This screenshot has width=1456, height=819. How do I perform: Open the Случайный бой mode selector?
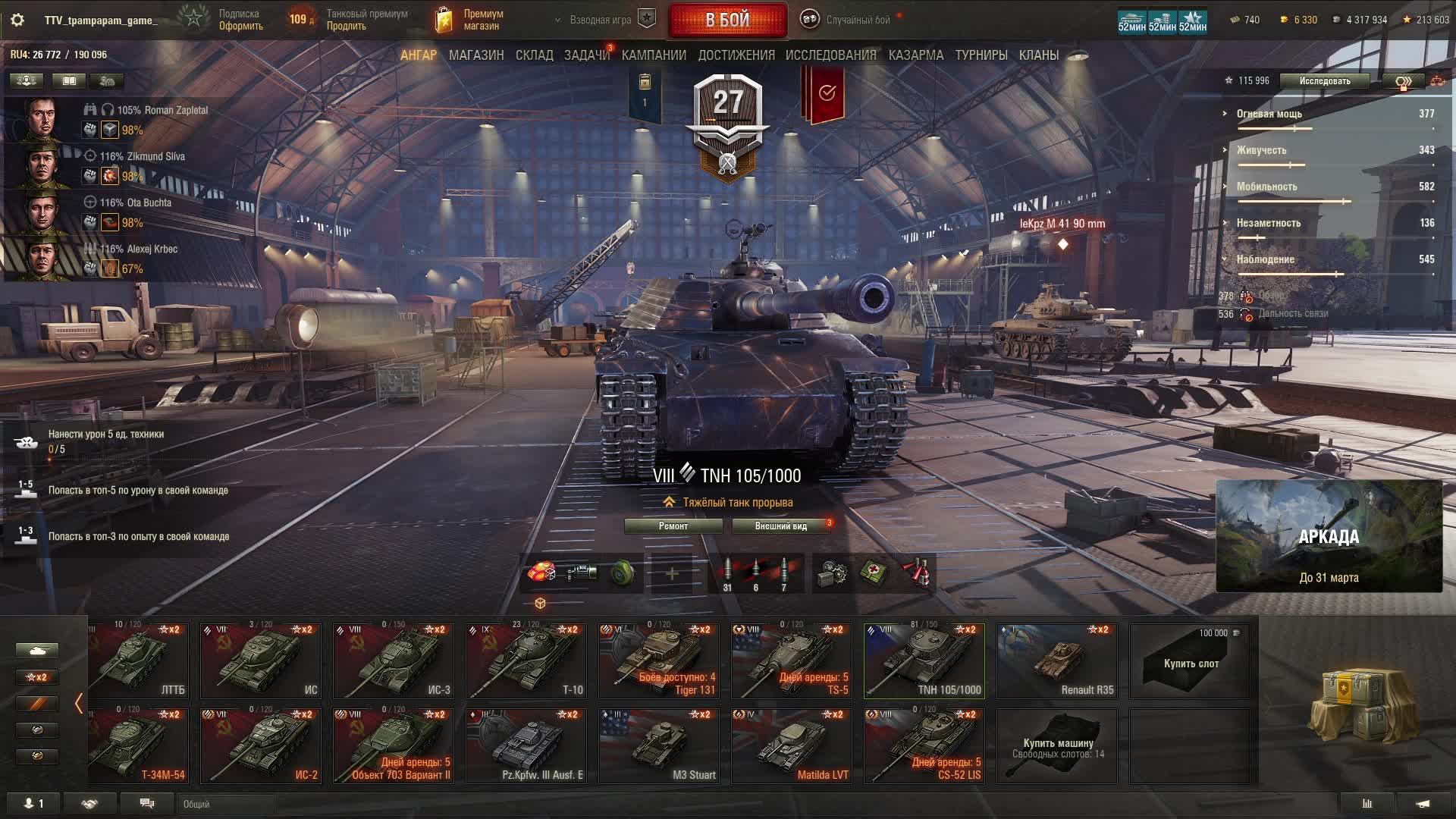849,20
